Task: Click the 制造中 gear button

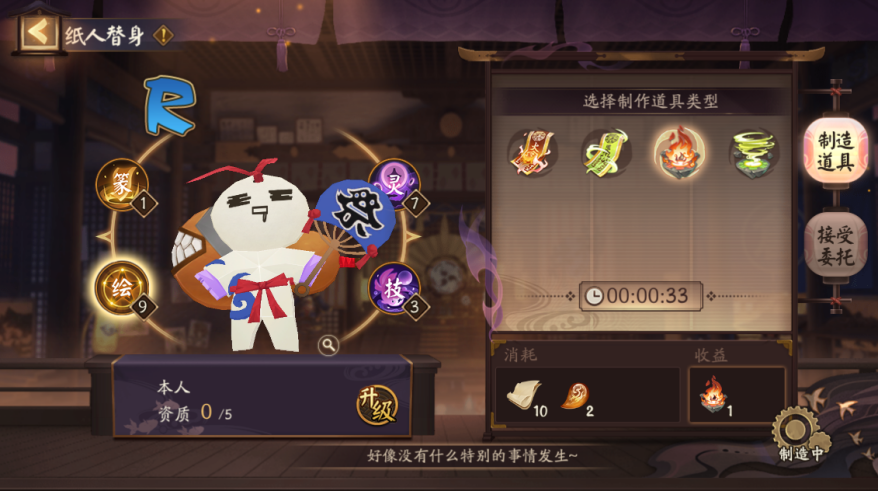Action: [x=800, y=435]
